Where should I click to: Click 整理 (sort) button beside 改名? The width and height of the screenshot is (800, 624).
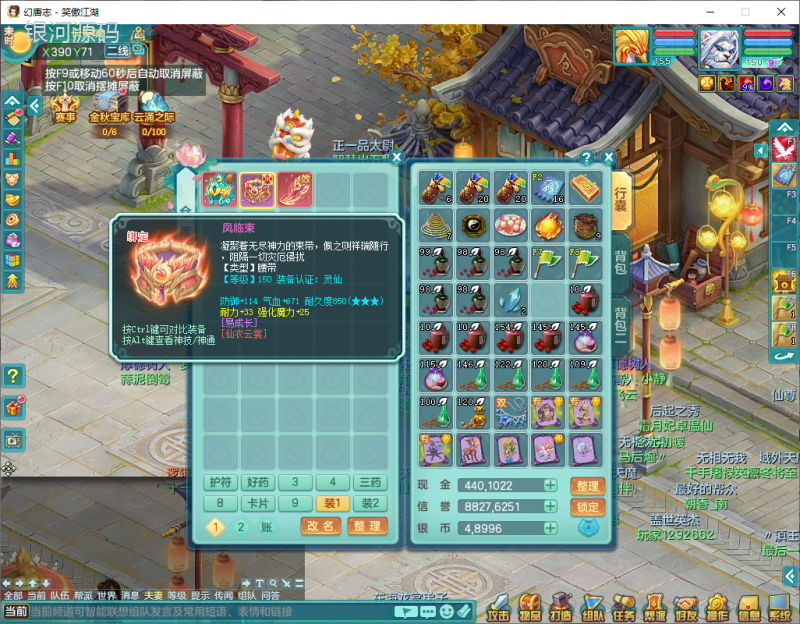click(x=366, y=526)
